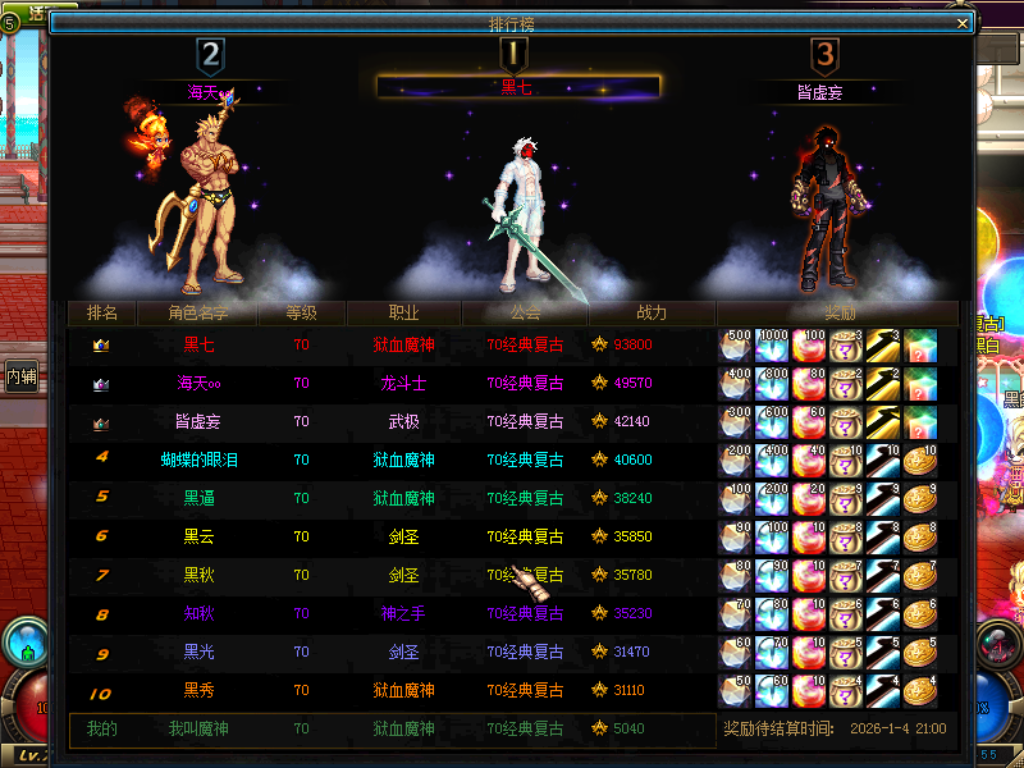
Task: Click the 黑逼 rank 5 row
Action: pyautogui.click(x=199, y=498)
